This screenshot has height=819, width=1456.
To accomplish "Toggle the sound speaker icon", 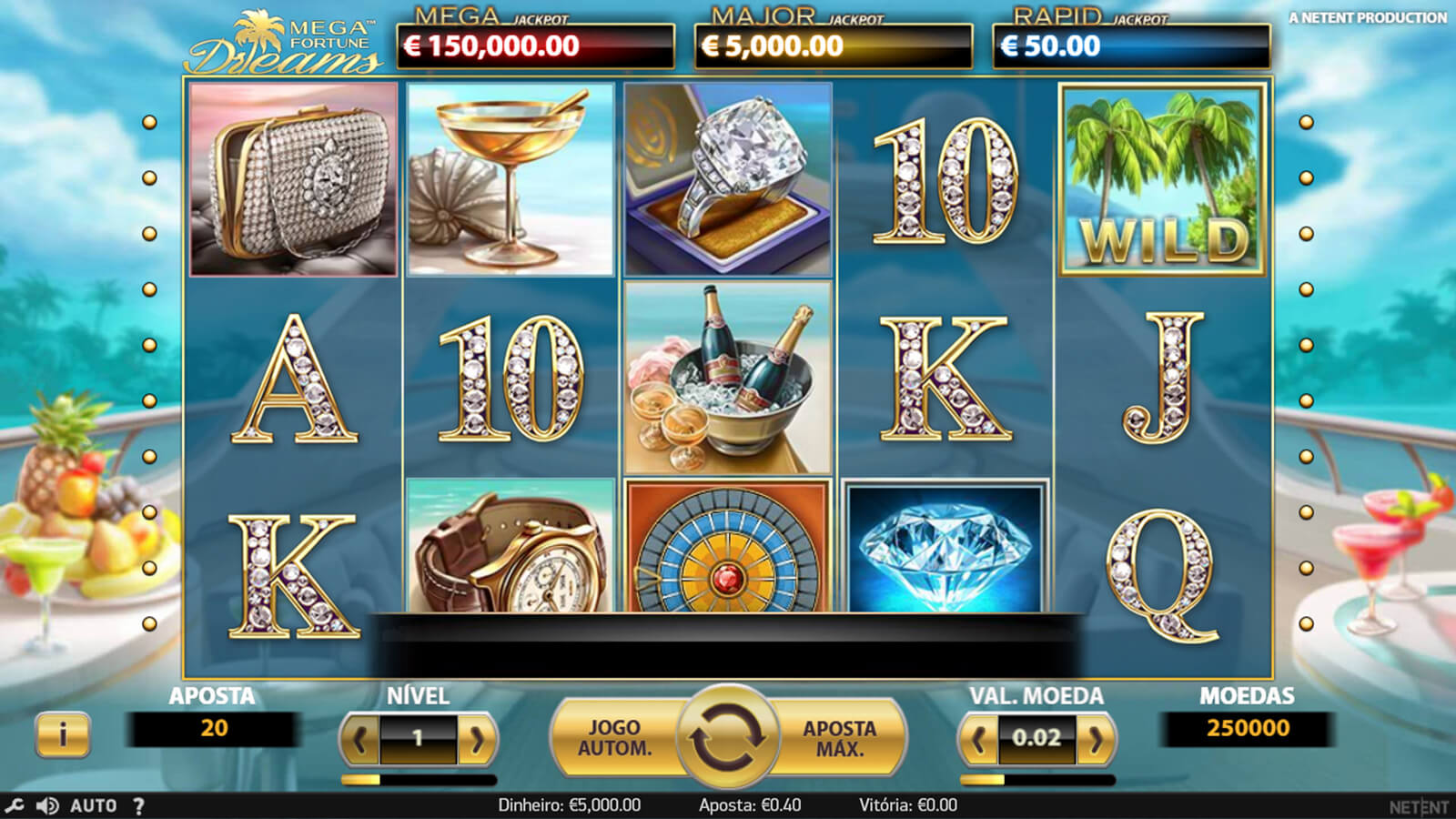I will (x=47, y=805).
